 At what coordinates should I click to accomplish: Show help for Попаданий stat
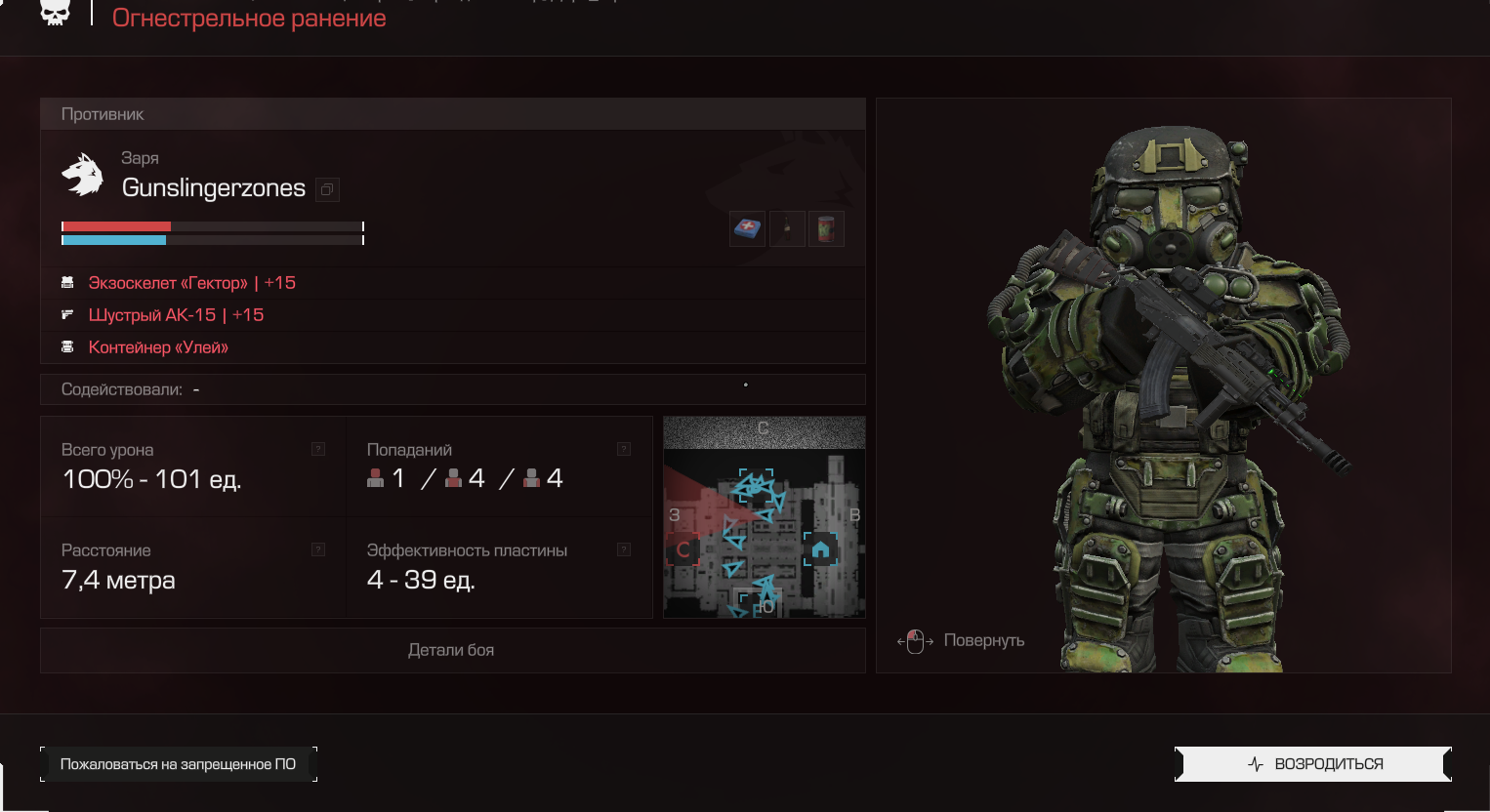[x=624, y=449]
